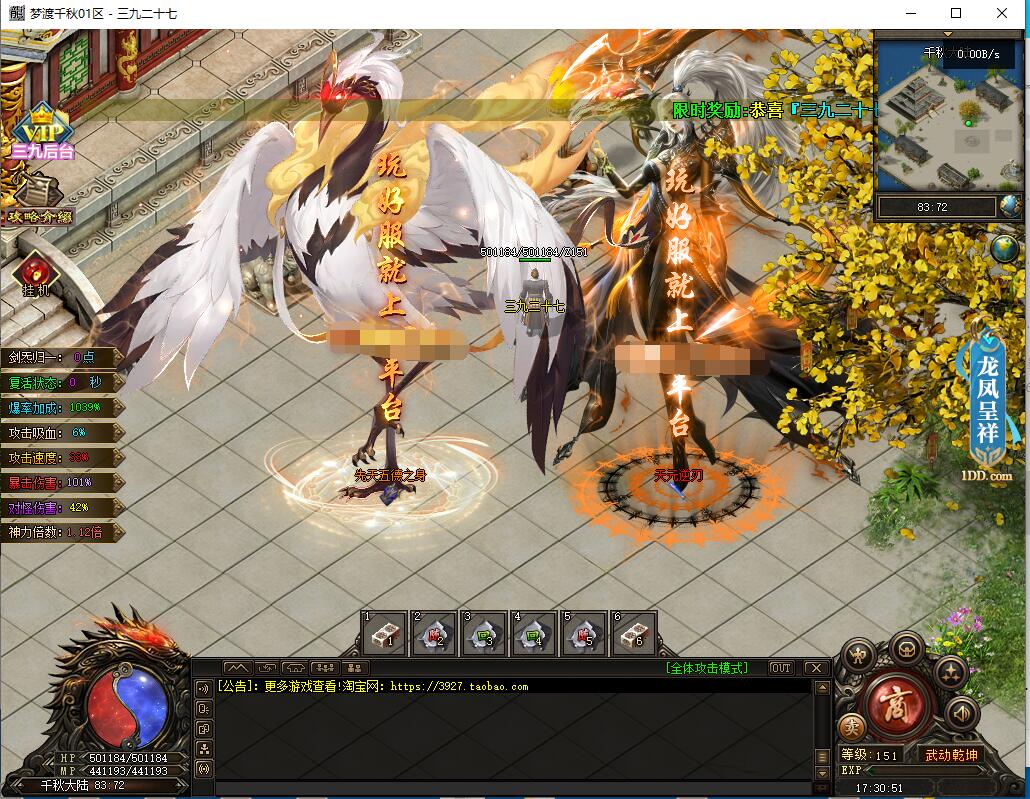Switch the 全体攻击模式 attack mode

click(x=706, y=668)
